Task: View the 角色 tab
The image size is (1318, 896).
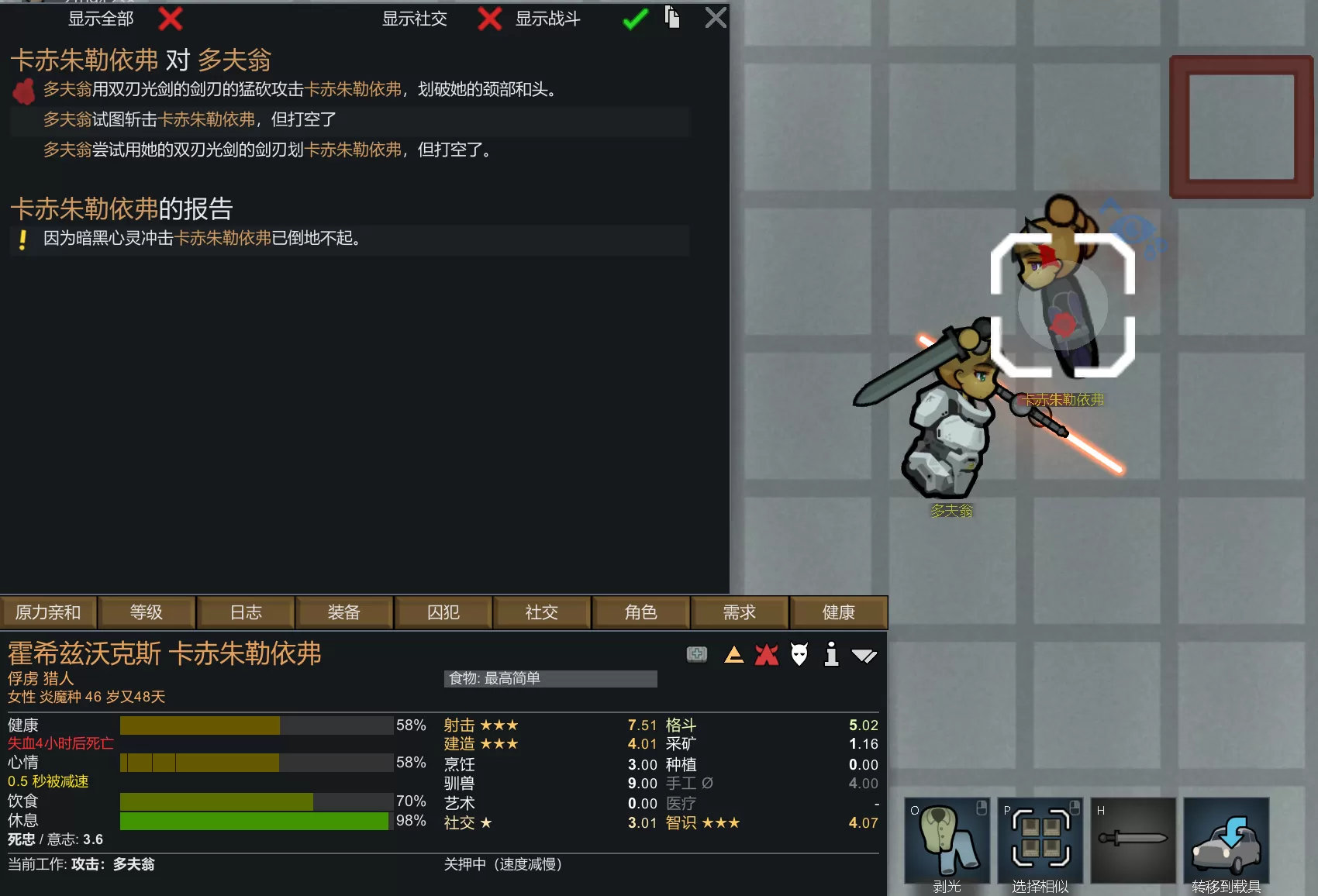Action: pyautogui.click(x=640, y=612)
